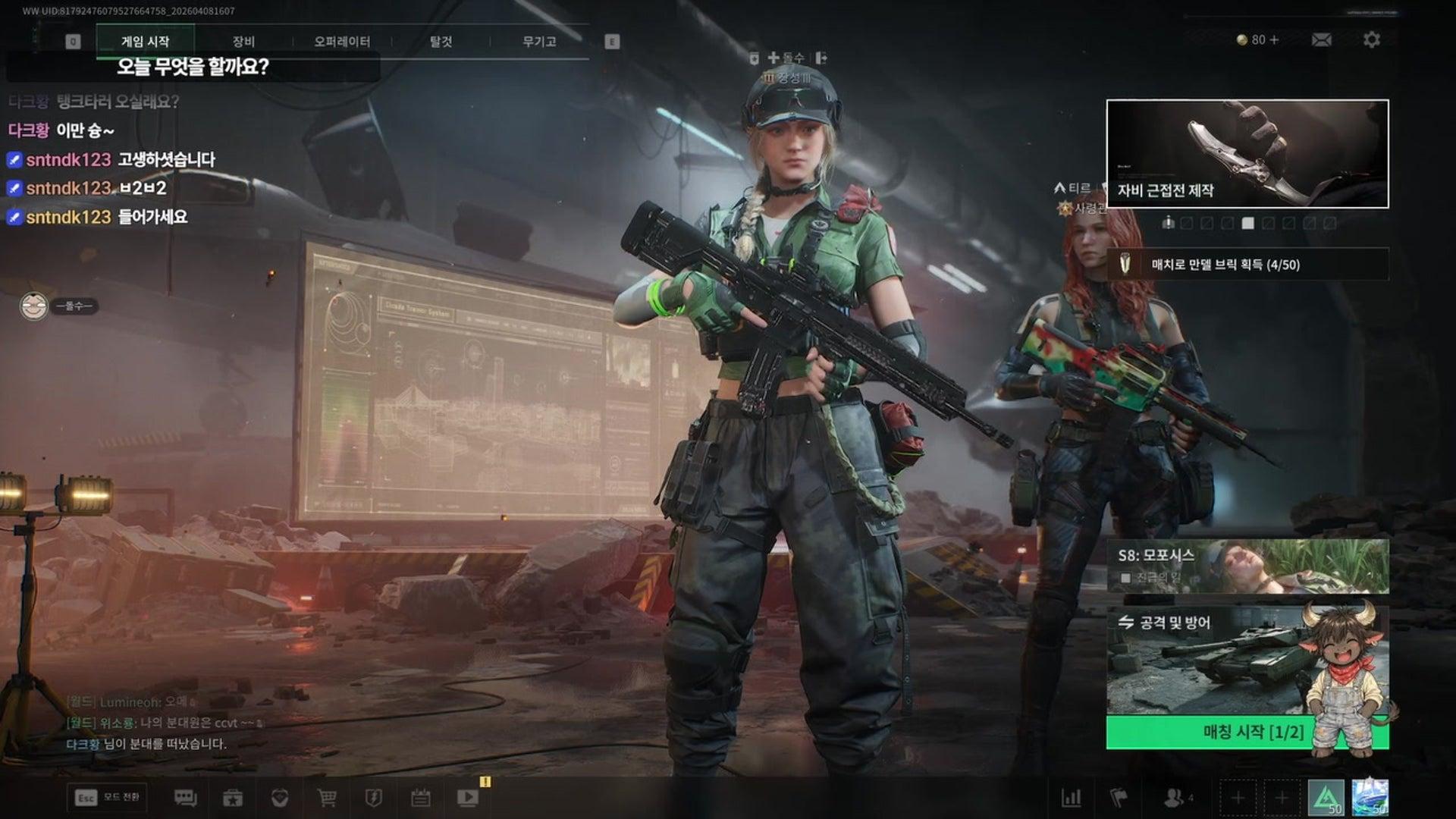This screenshot has height=819, width=1456.
Task: Switch to the 게임 시작 tab
Action: click(145, 41)
